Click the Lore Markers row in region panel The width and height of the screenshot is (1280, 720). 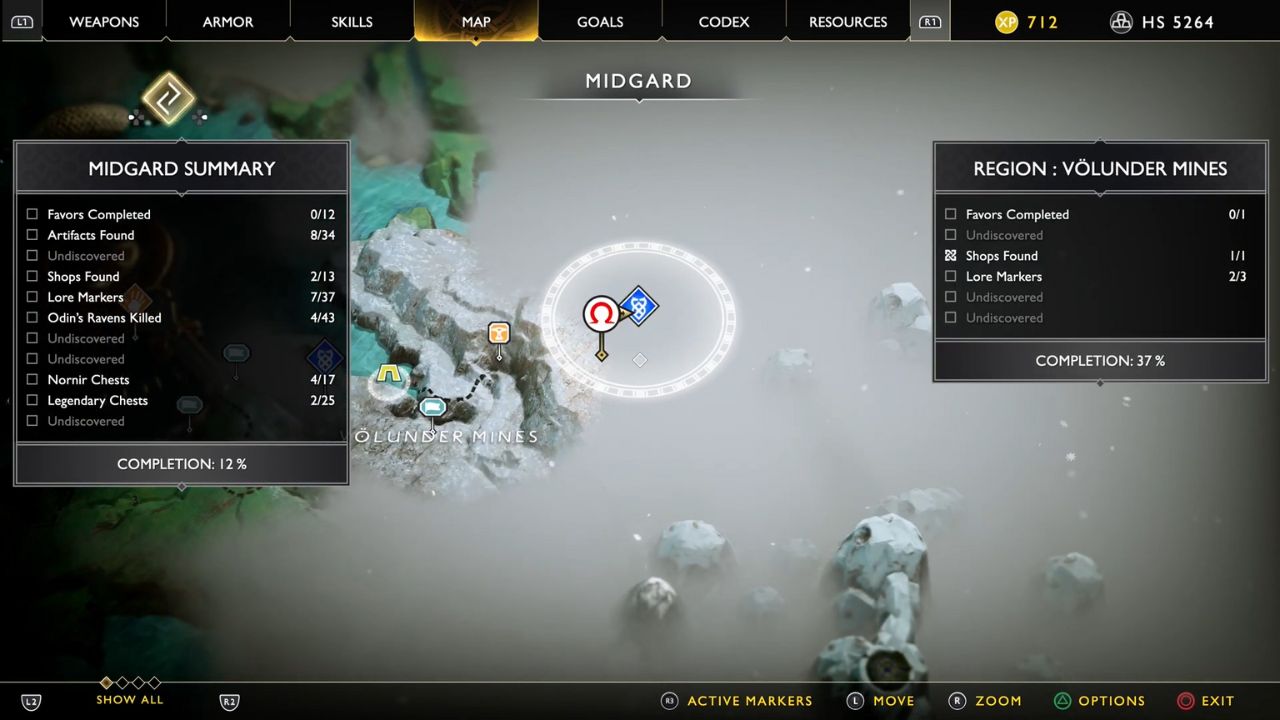point(1003,277)
